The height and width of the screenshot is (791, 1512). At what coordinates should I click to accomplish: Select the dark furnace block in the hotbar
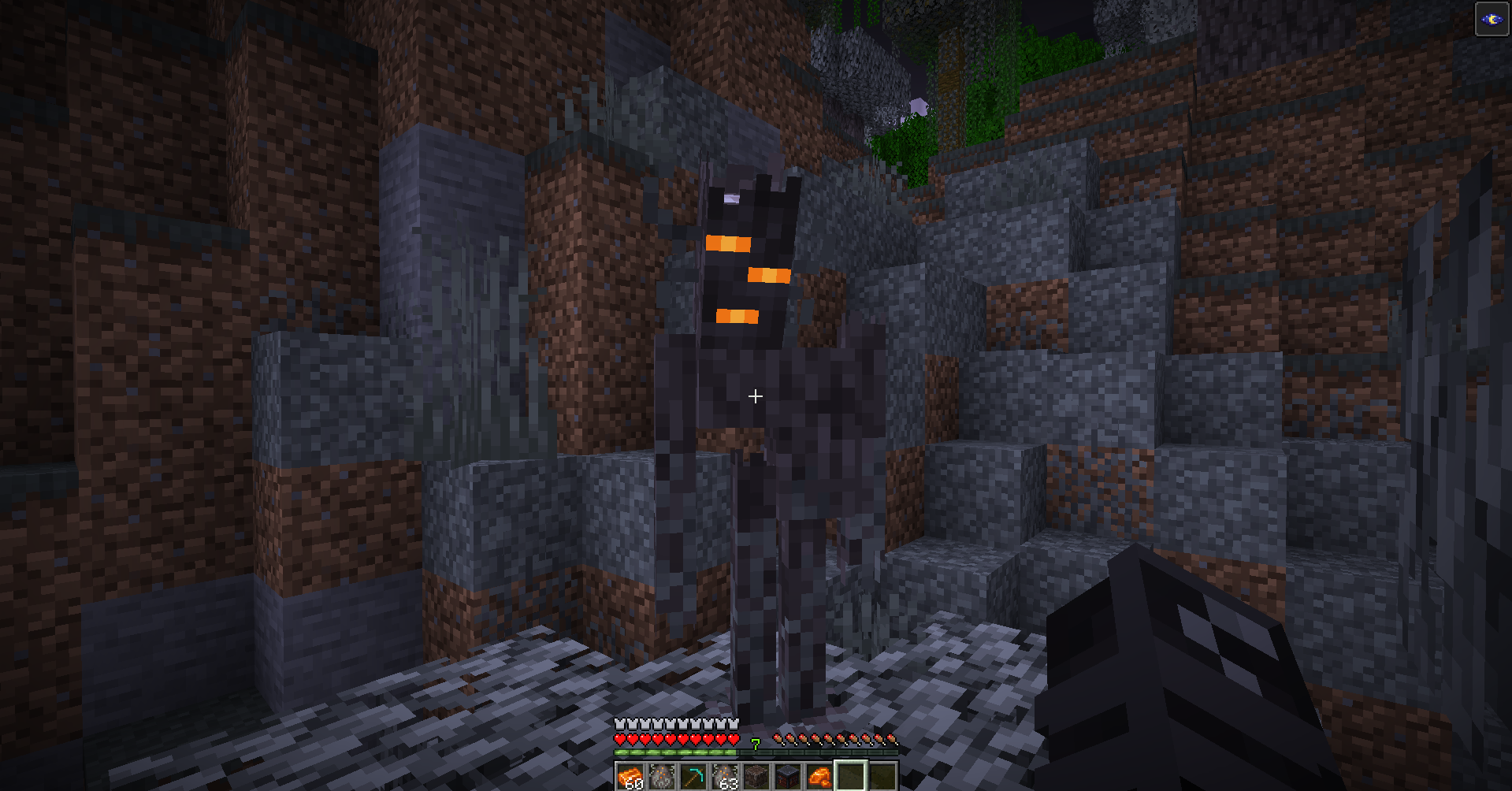point(788,776)
